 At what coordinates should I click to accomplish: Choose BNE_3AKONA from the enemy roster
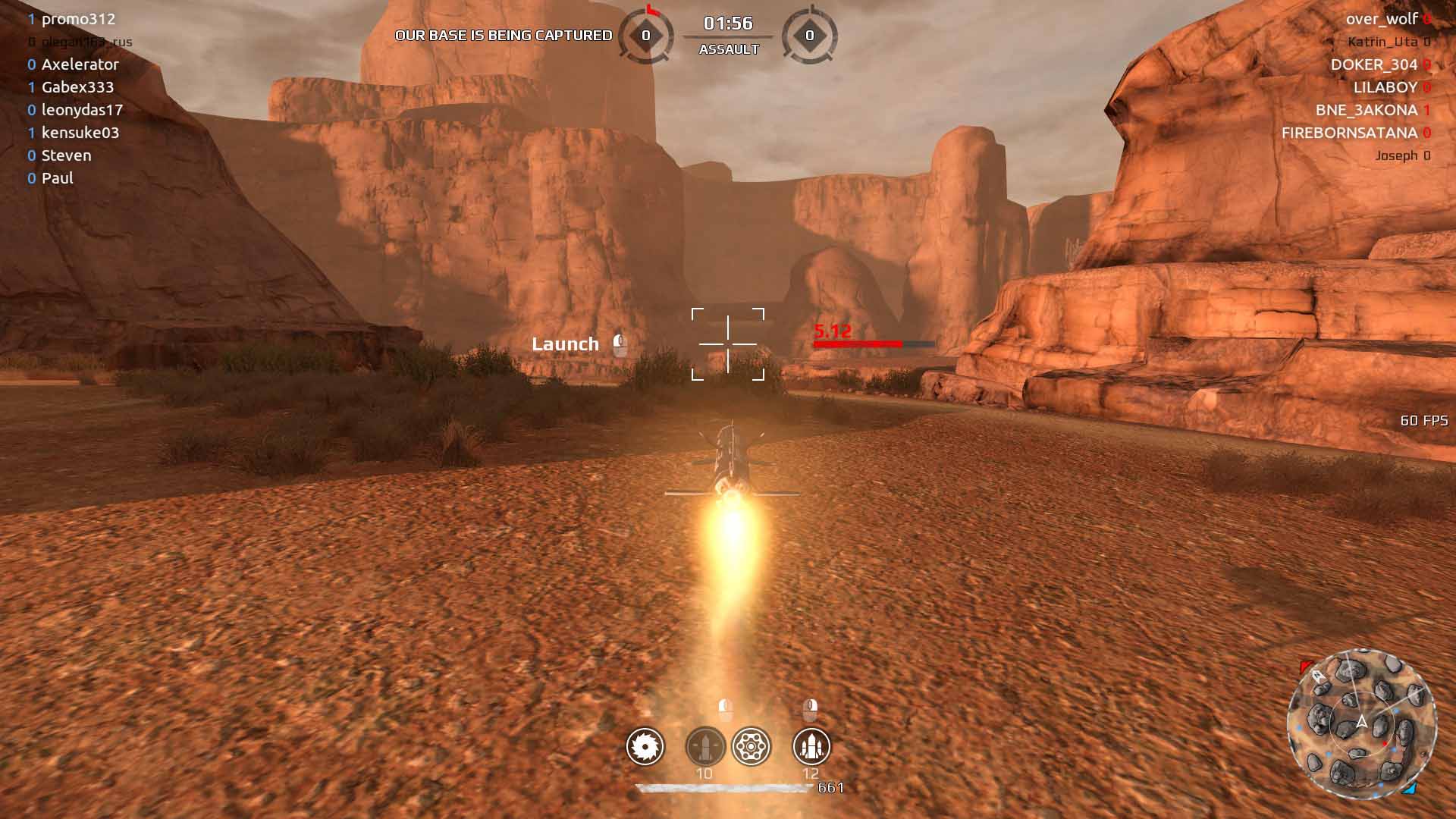(x=1366, y=110)
